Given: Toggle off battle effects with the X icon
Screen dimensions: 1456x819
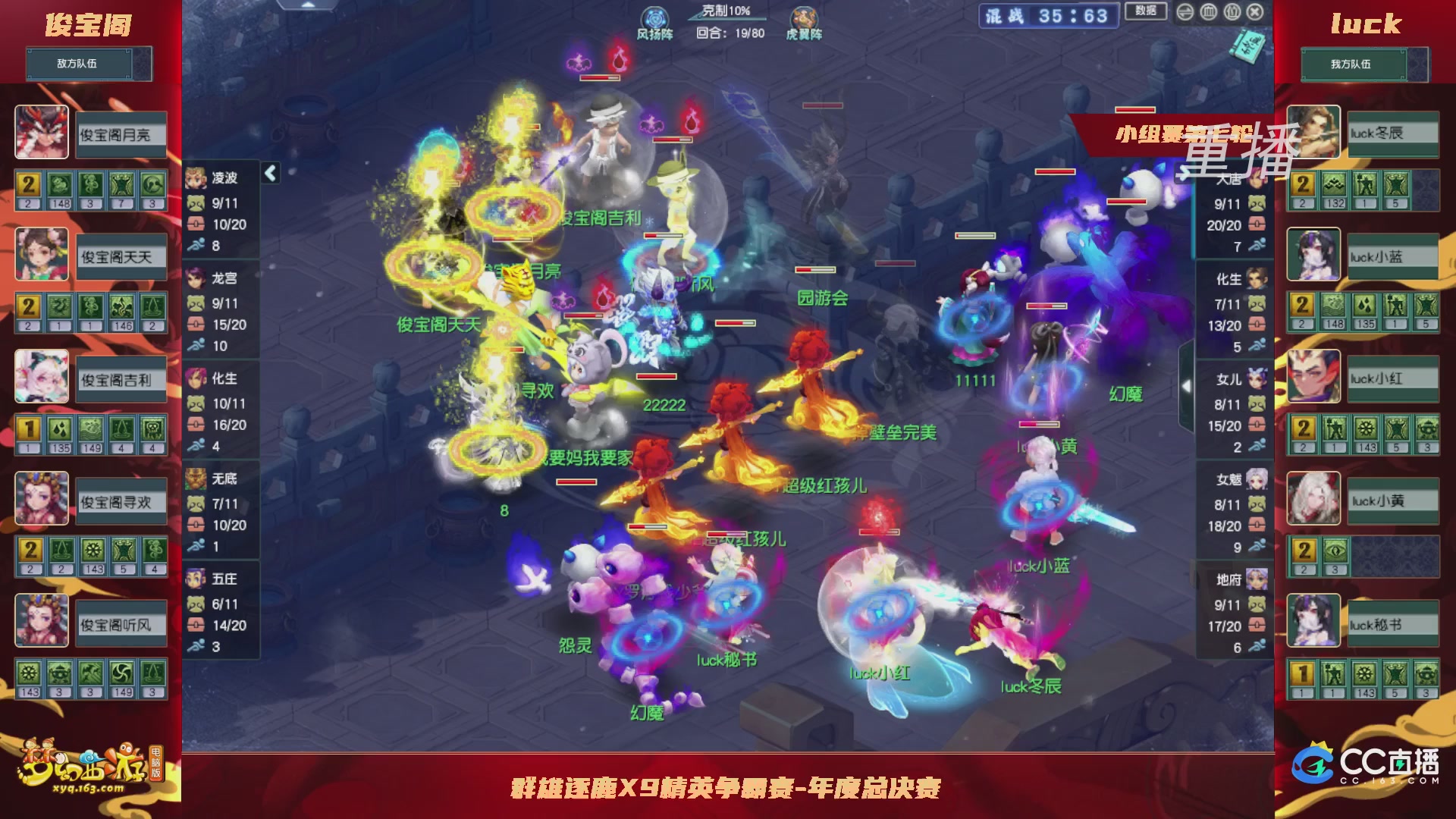Looking at the screenshot, I should (x=1253, y=12).
